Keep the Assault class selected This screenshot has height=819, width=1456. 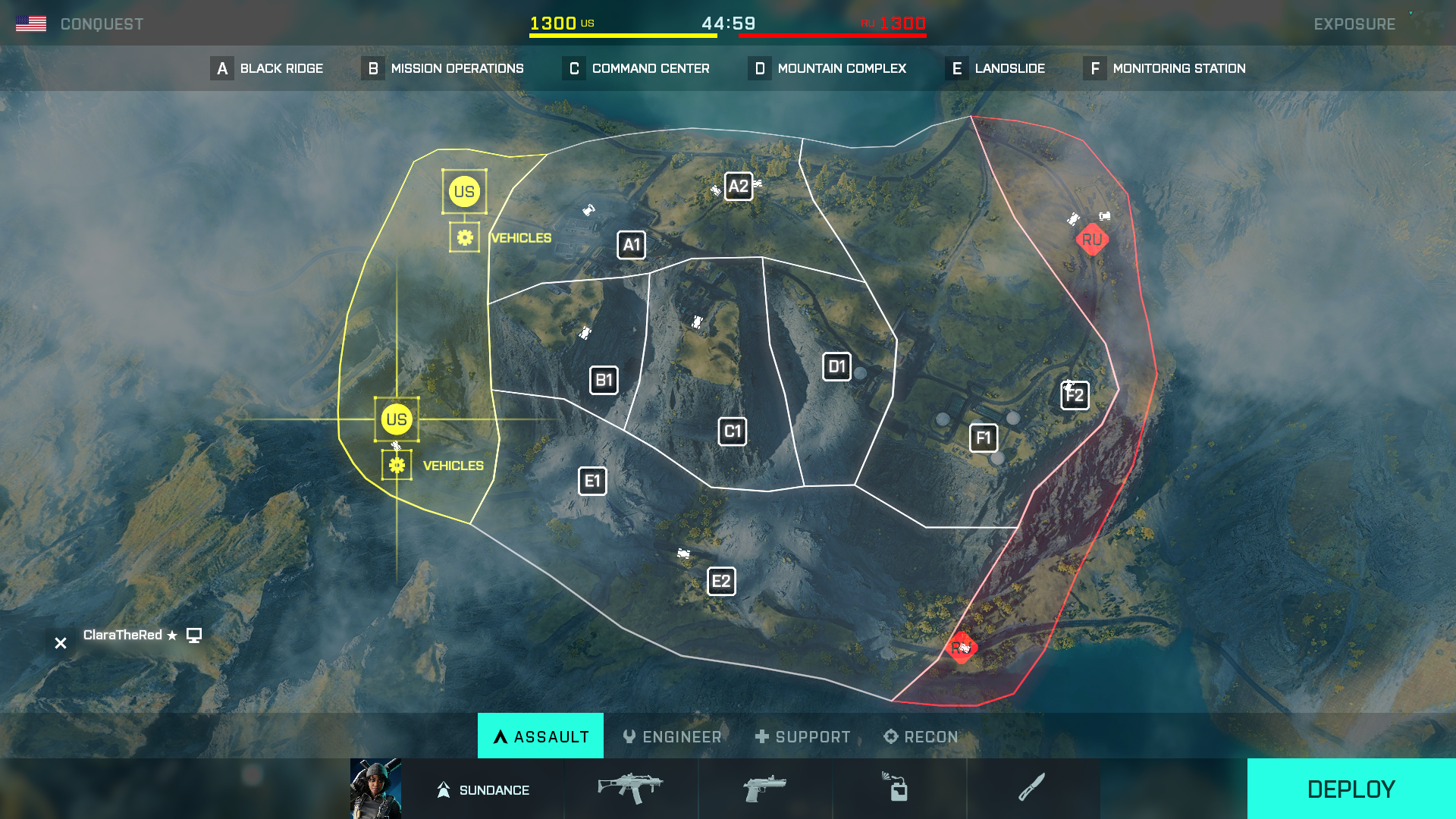tap(540, 736)
